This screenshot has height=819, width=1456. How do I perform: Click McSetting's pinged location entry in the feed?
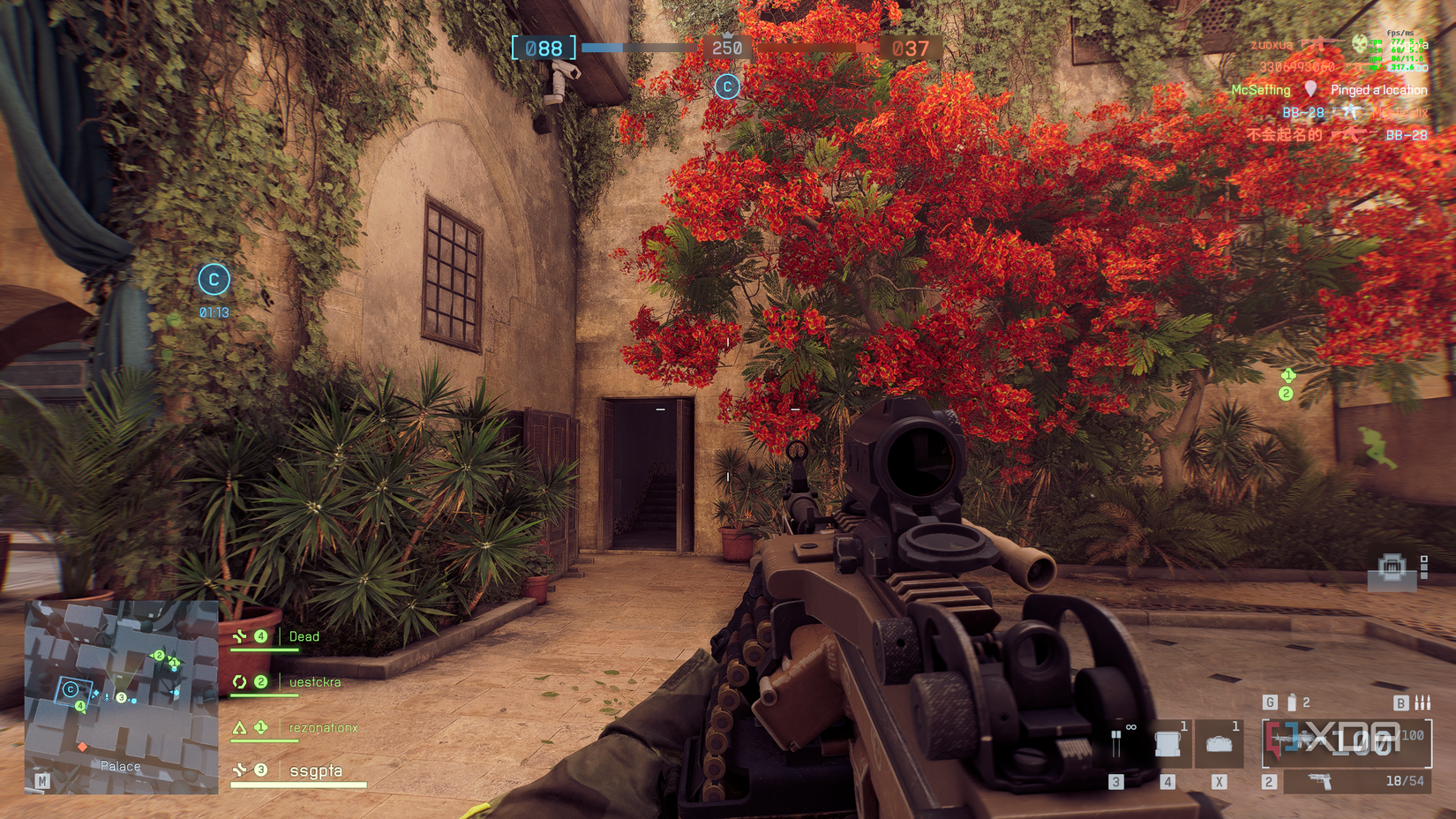(1329, 90)
